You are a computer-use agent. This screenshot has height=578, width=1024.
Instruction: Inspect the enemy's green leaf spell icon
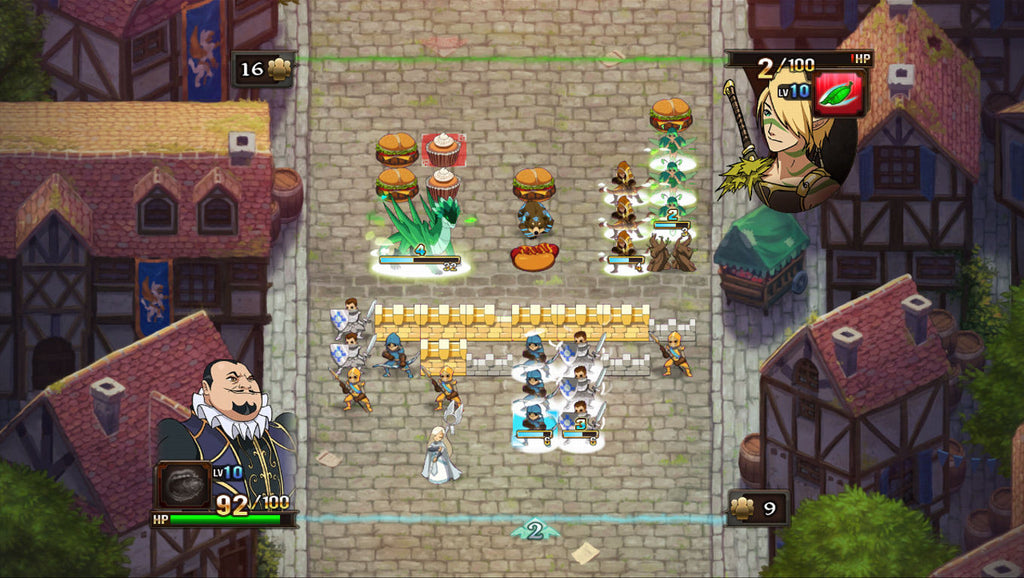point(840,94)
